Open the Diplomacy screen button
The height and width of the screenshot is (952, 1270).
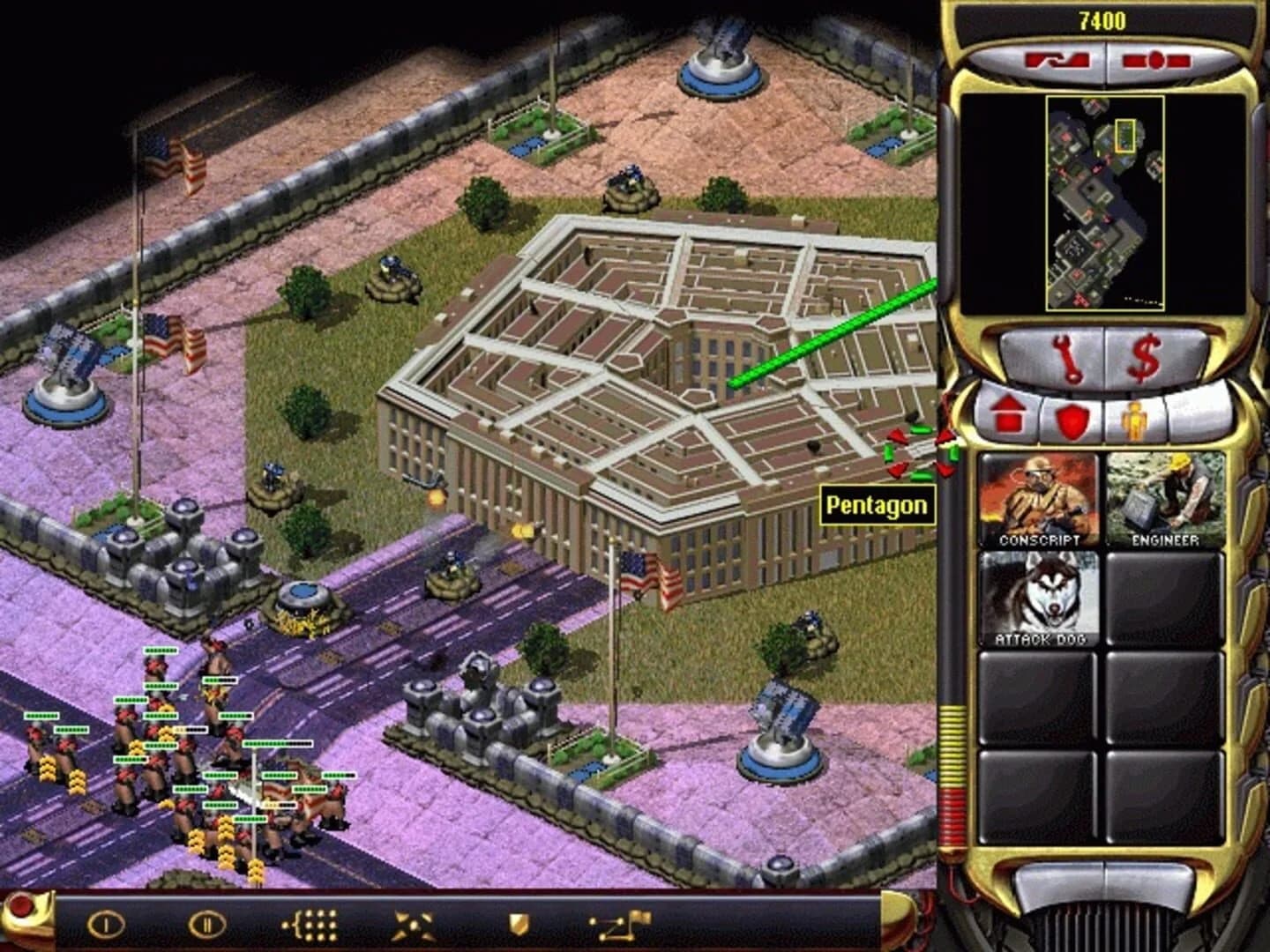1155,58
